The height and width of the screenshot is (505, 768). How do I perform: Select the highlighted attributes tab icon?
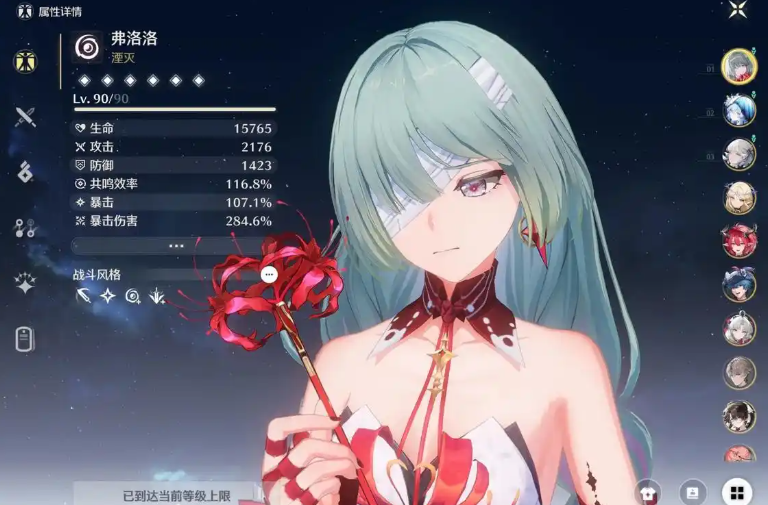[25, 62]
